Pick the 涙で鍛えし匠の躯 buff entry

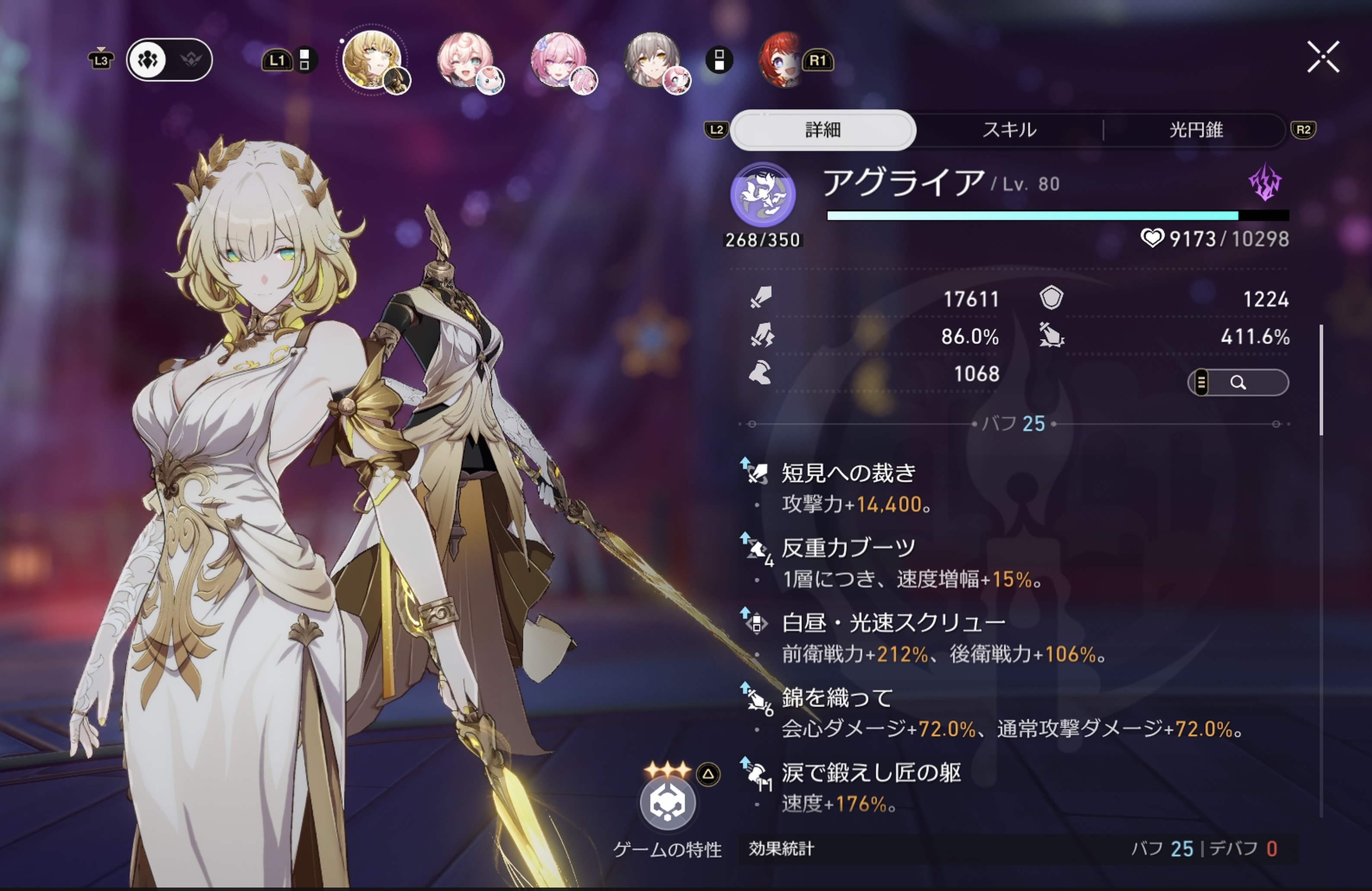(x=870, y=773)
